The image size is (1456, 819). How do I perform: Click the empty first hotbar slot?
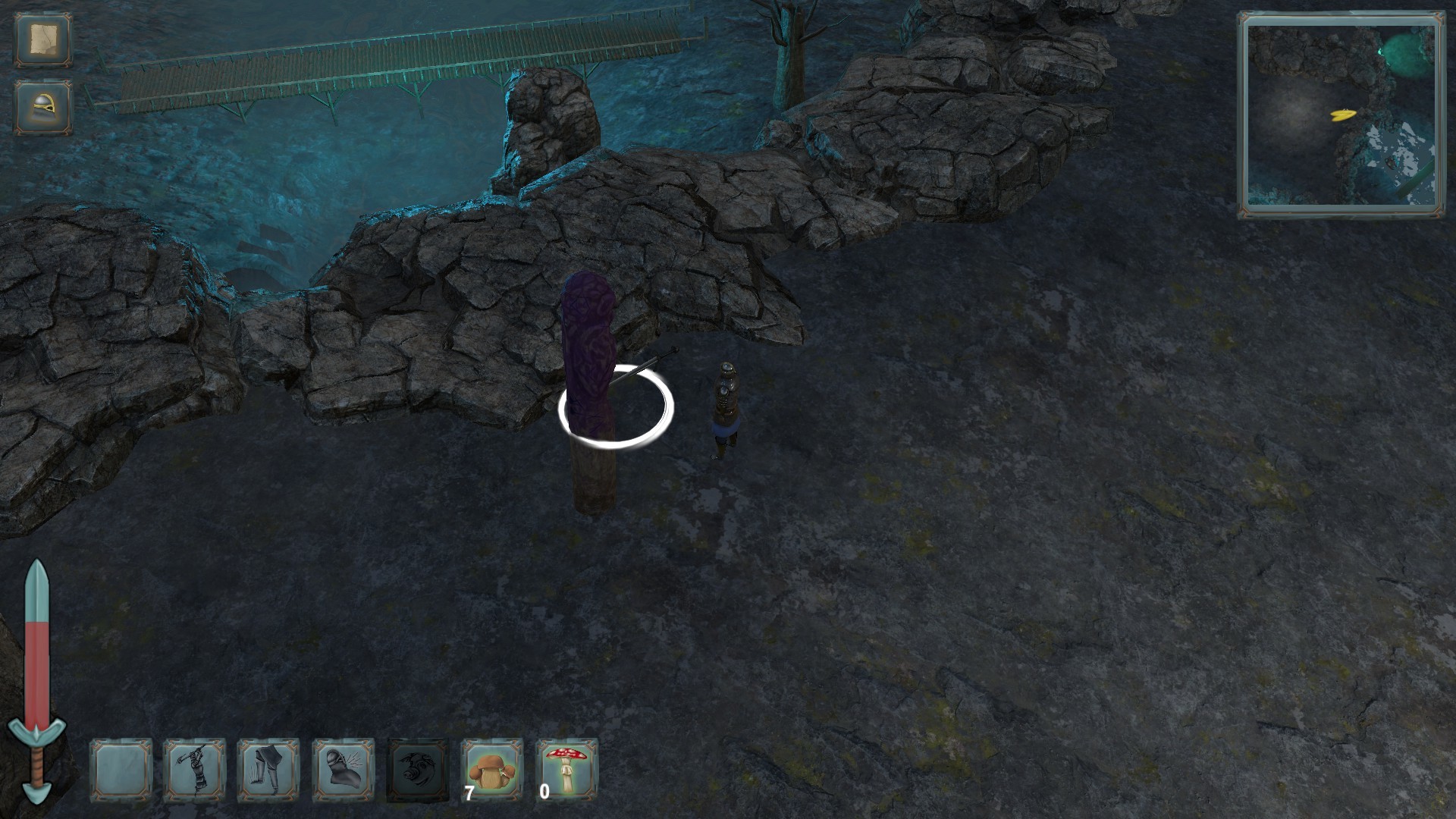click(x=120, y=770)
